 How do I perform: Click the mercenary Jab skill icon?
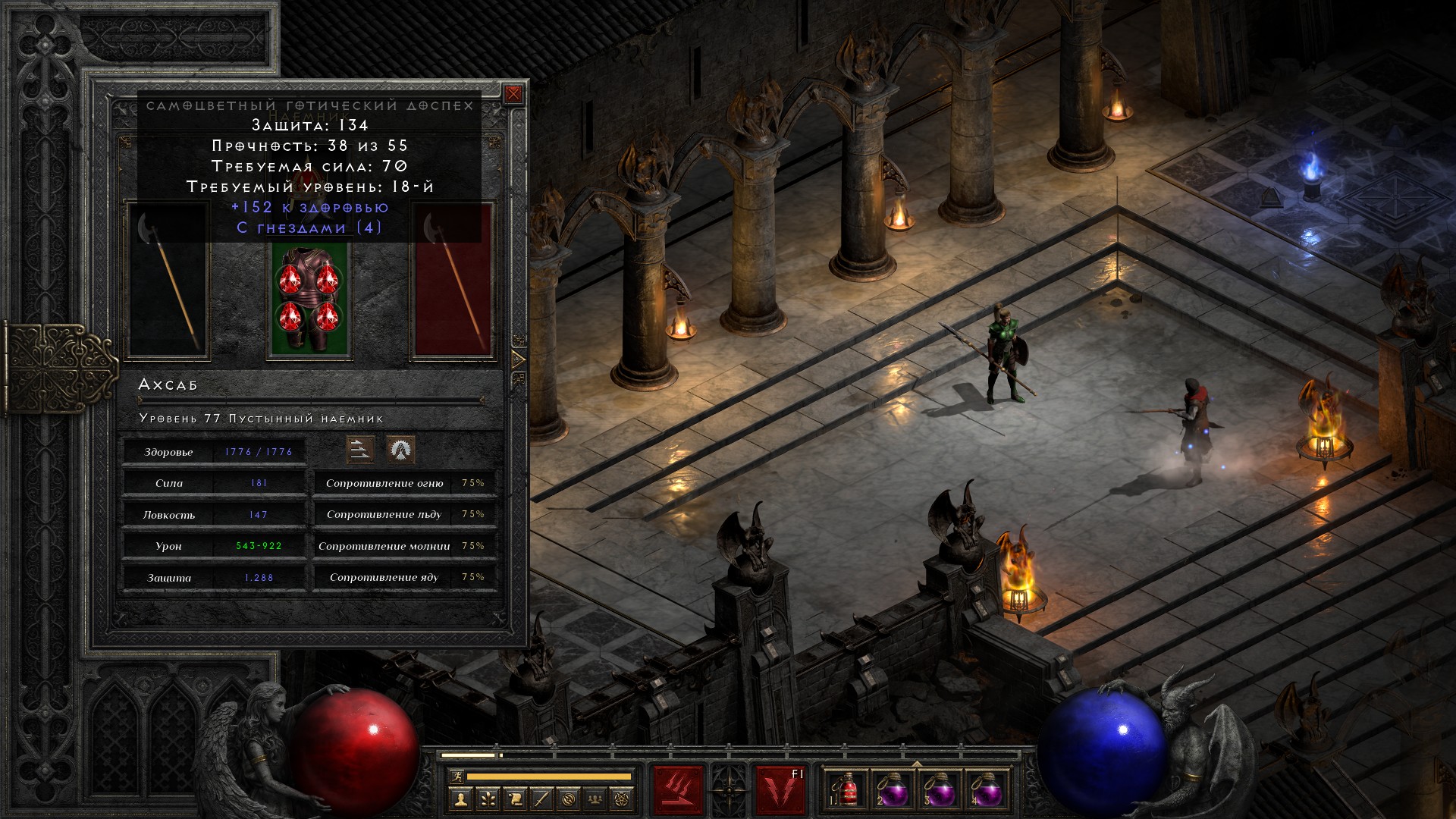[360, 450]
